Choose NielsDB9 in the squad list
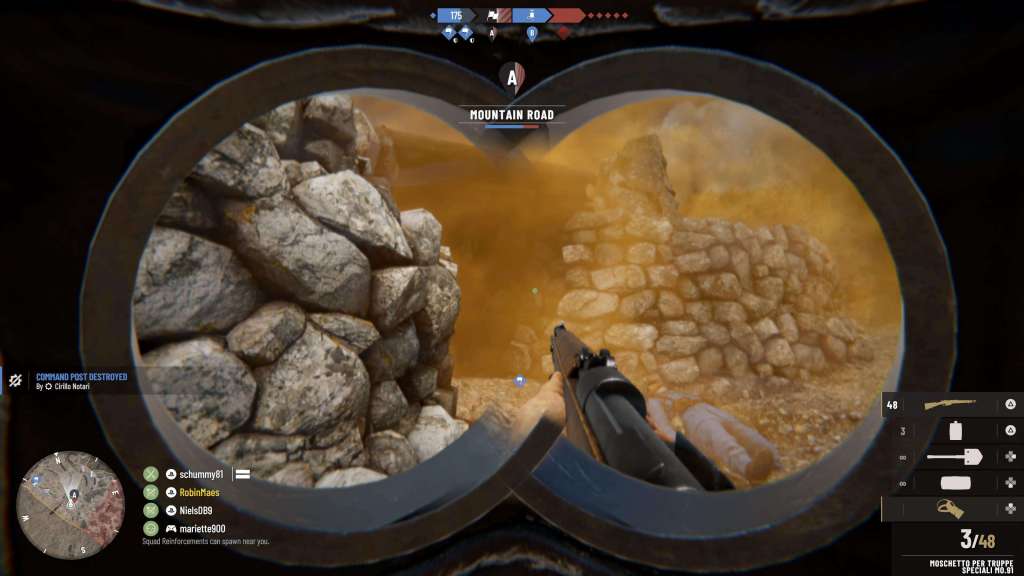1024x576 pixels. (196, 510)
